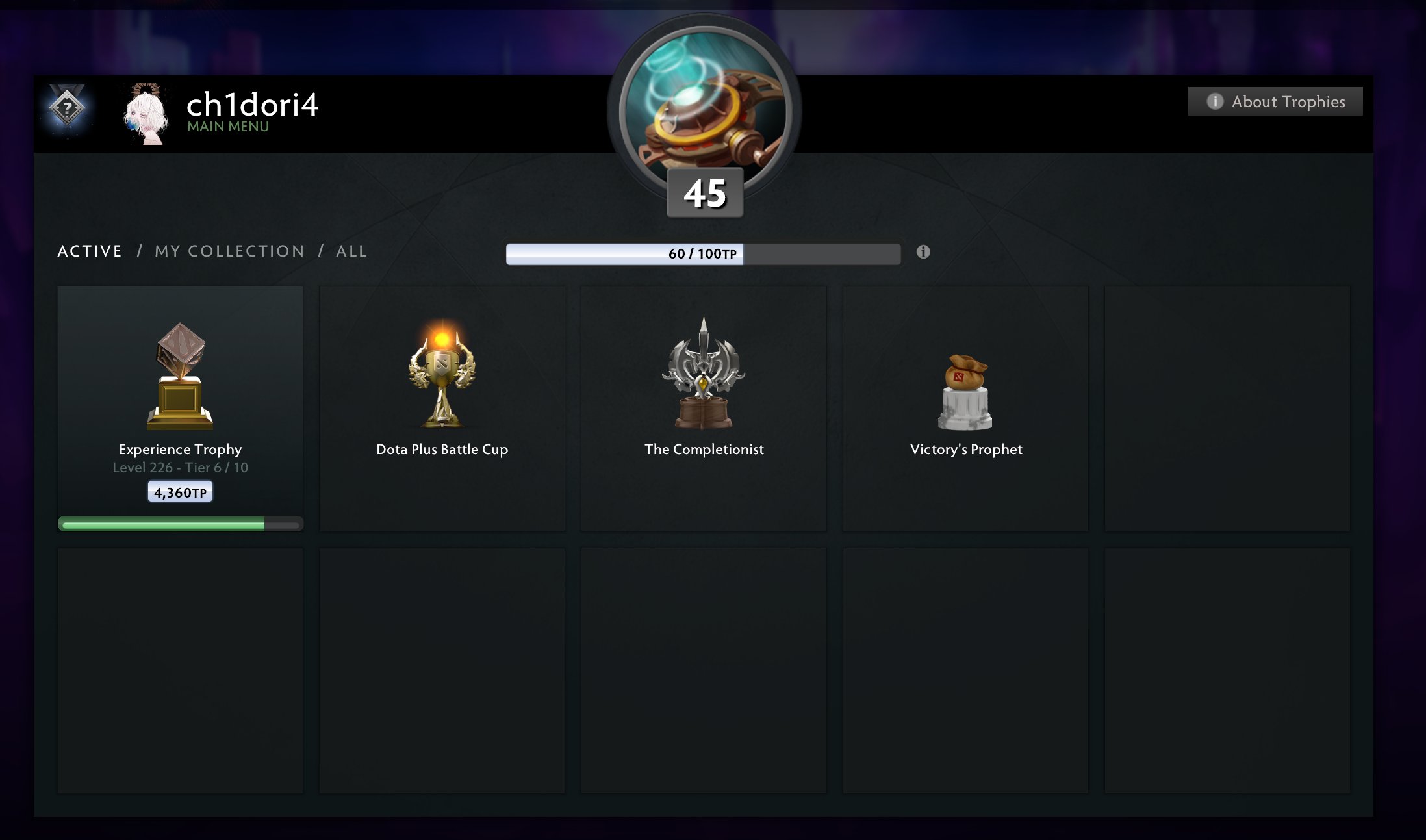Click the 4,360TP badge
Screen dimensions: 1426x840
[x=180, y=492]
